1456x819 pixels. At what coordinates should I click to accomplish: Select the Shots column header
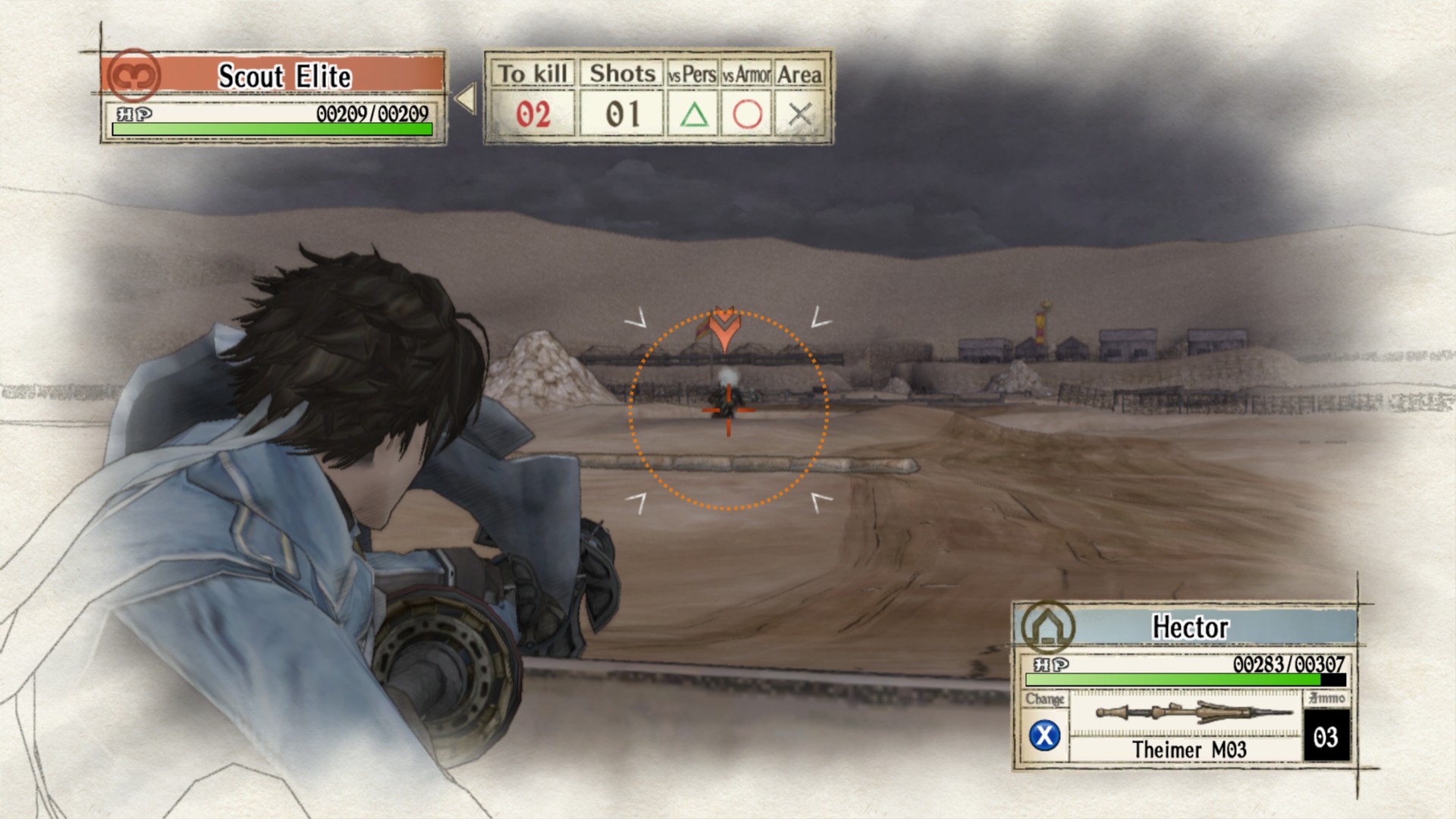(x=620, y=73)
